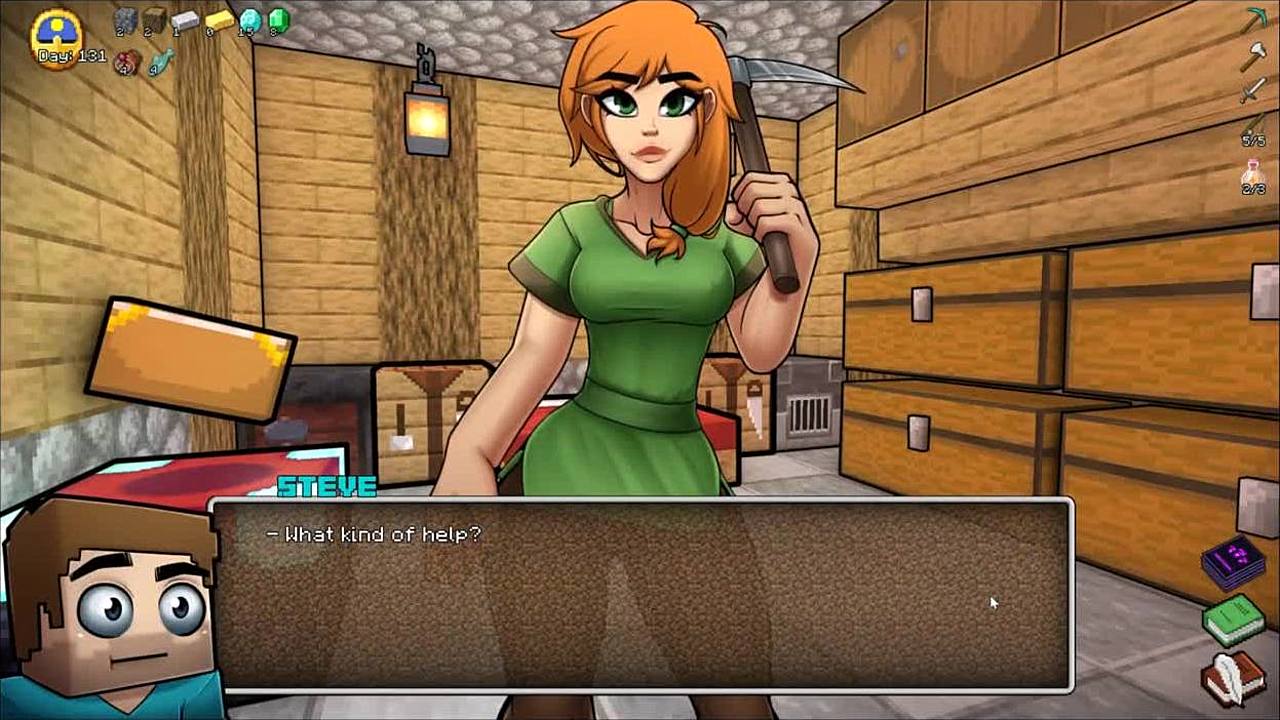
Task: Click the raw meat food icon
Action: tap(127, 62)
